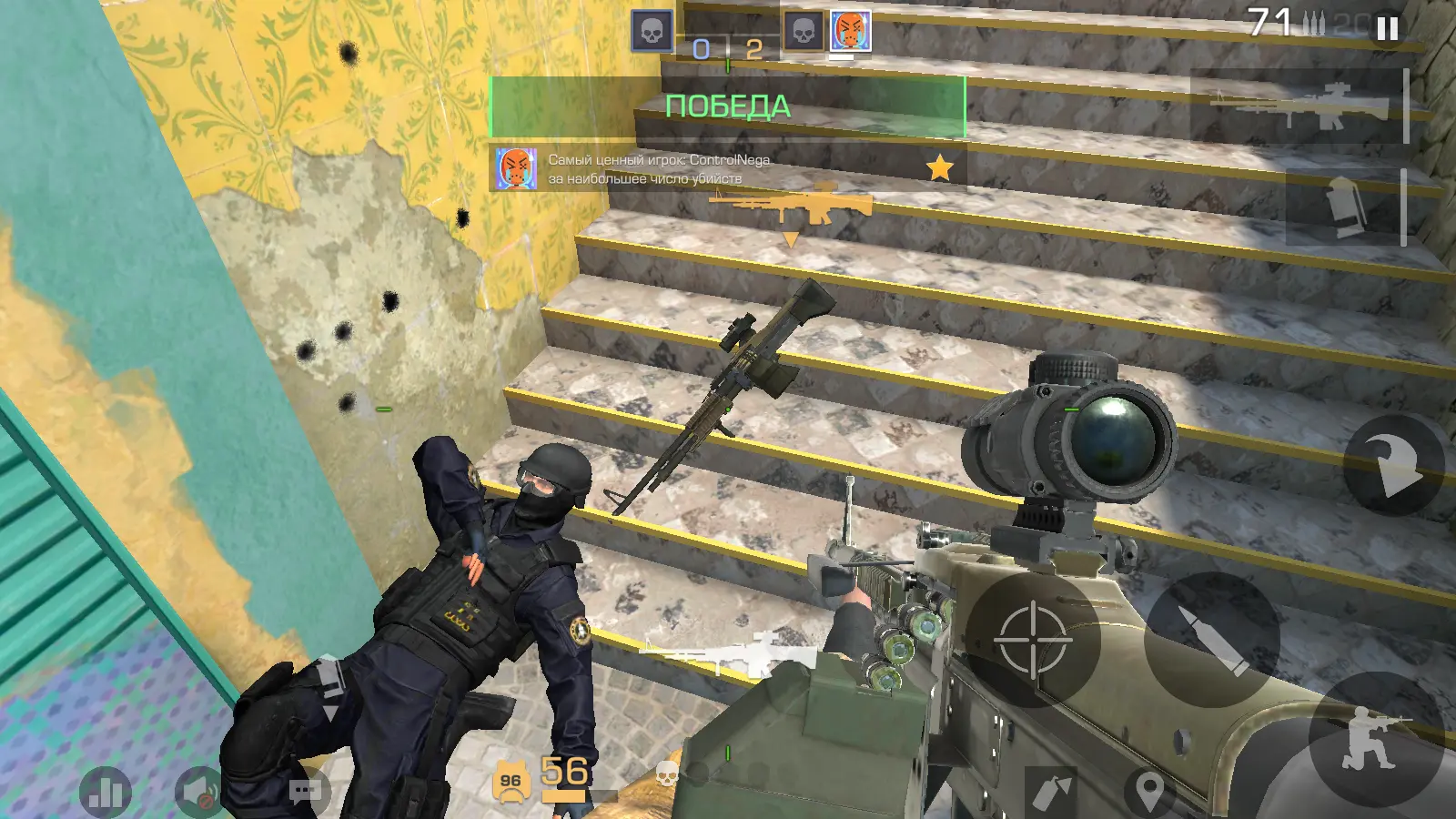Select the sniper rifle weapon slot
This screenshot has height=819, width=1456.
coord(1299,106)
